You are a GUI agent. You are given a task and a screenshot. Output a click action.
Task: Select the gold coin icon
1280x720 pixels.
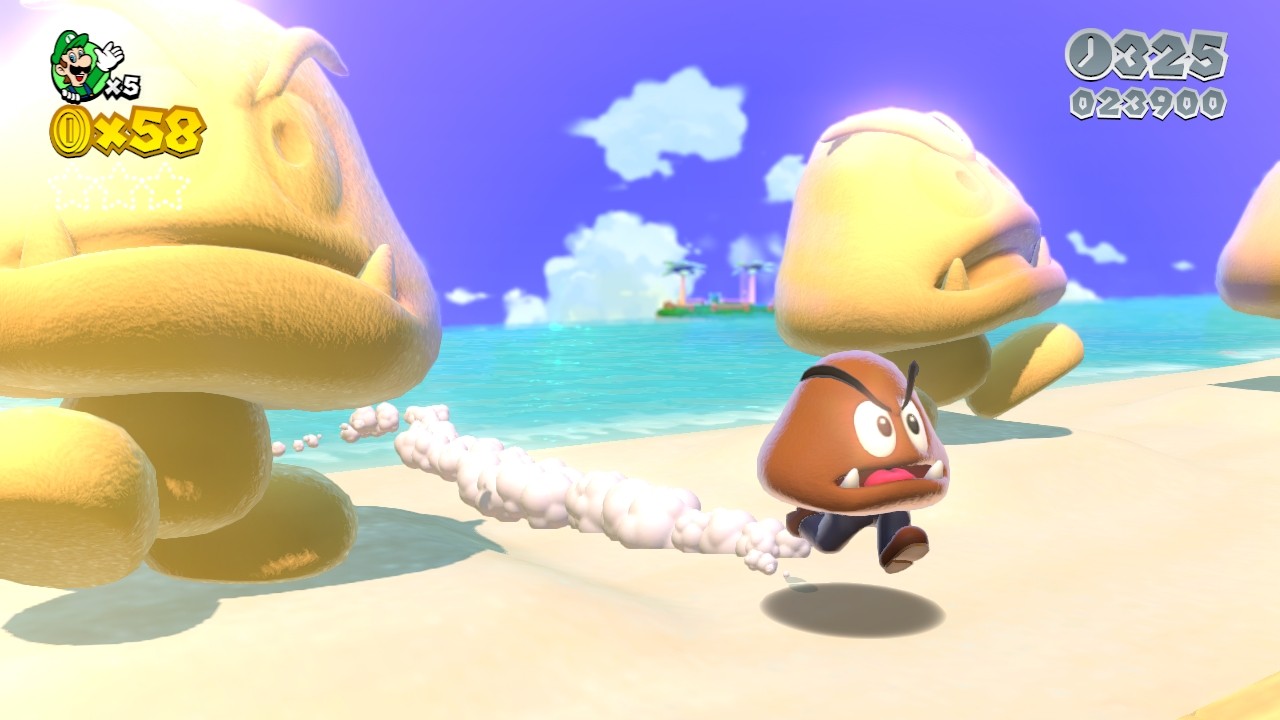click(x=71, y=133)
